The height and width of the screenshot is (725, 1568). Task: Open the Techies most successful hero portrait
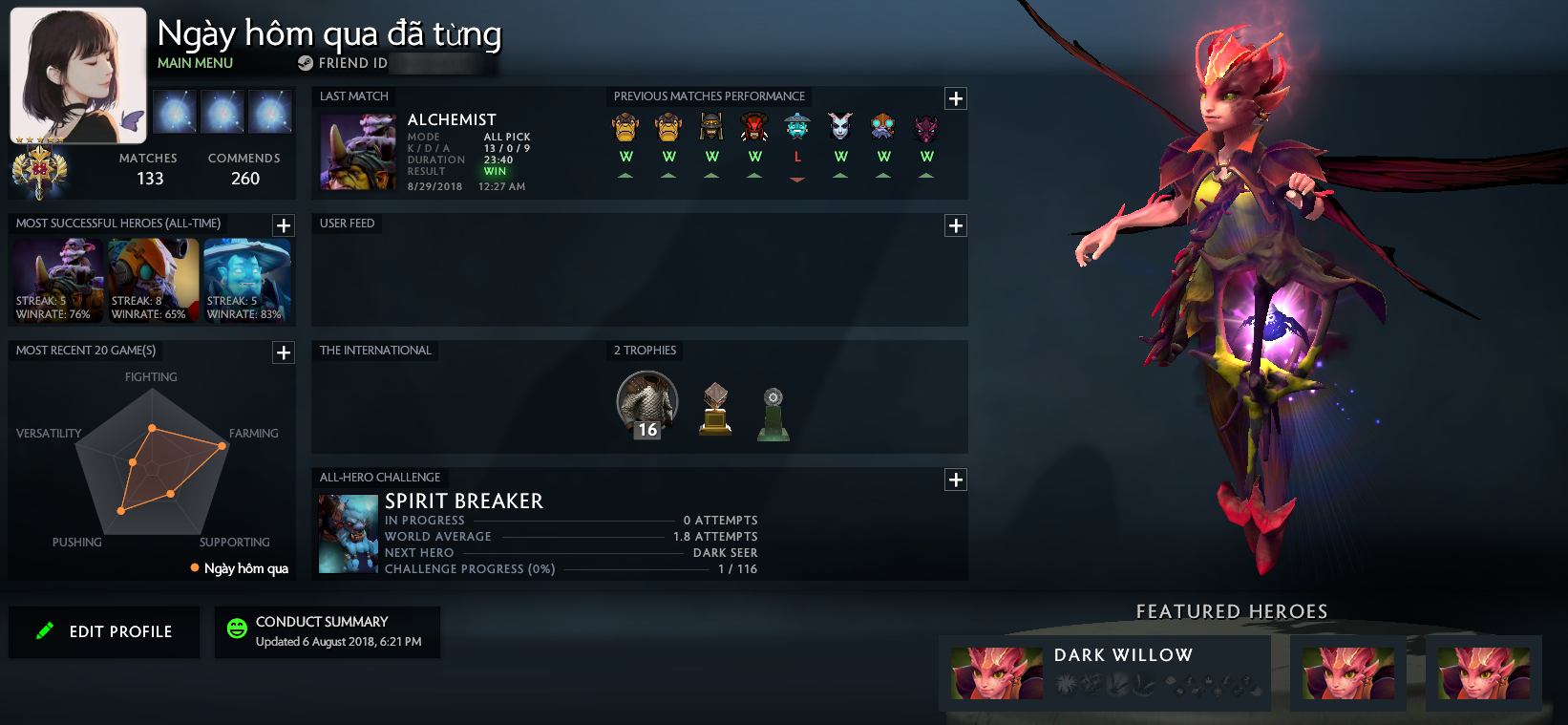pyautogui.click(x=152, y=280)
